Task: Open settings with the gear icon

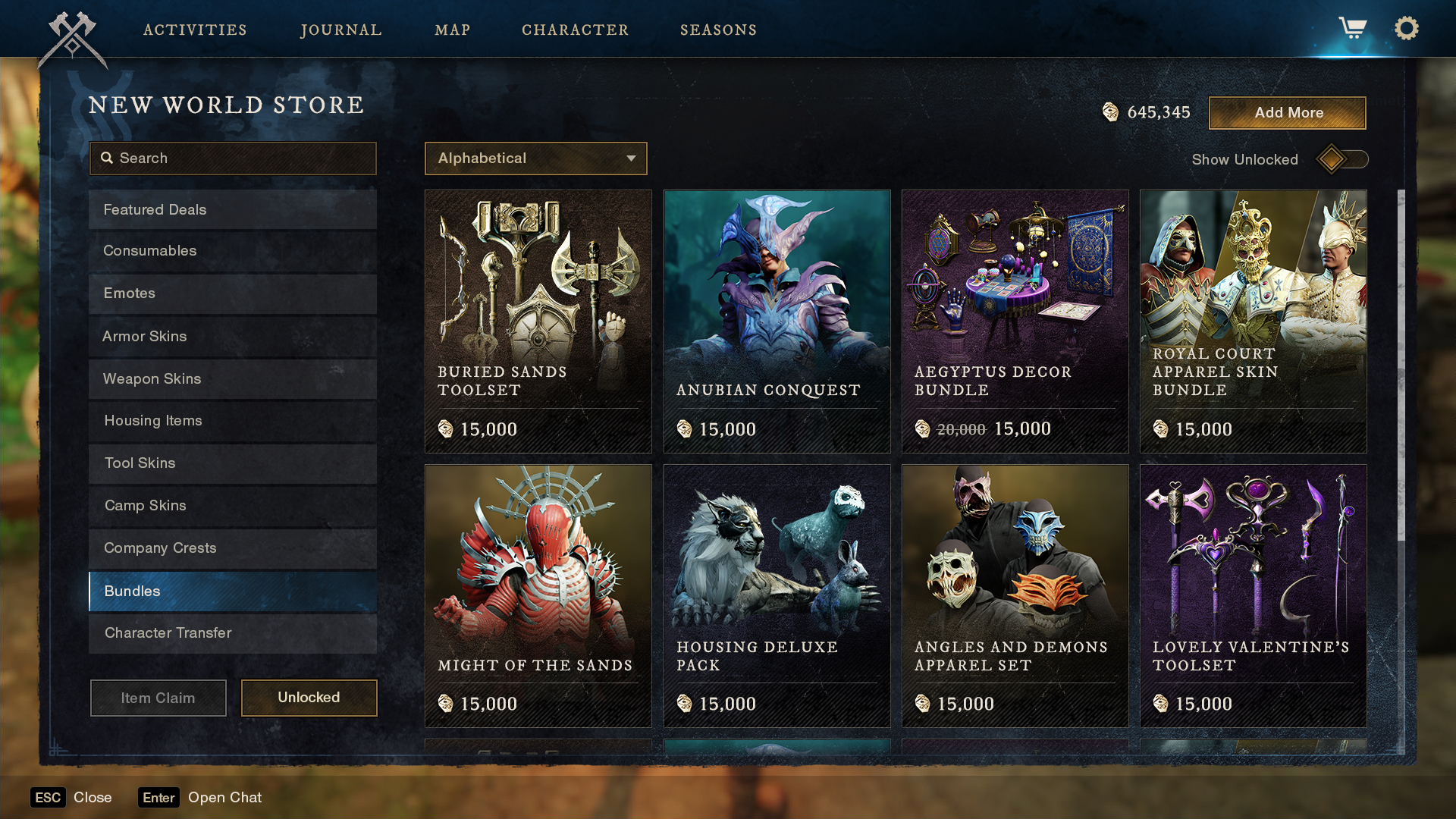Action: [x=1407, y=29]
